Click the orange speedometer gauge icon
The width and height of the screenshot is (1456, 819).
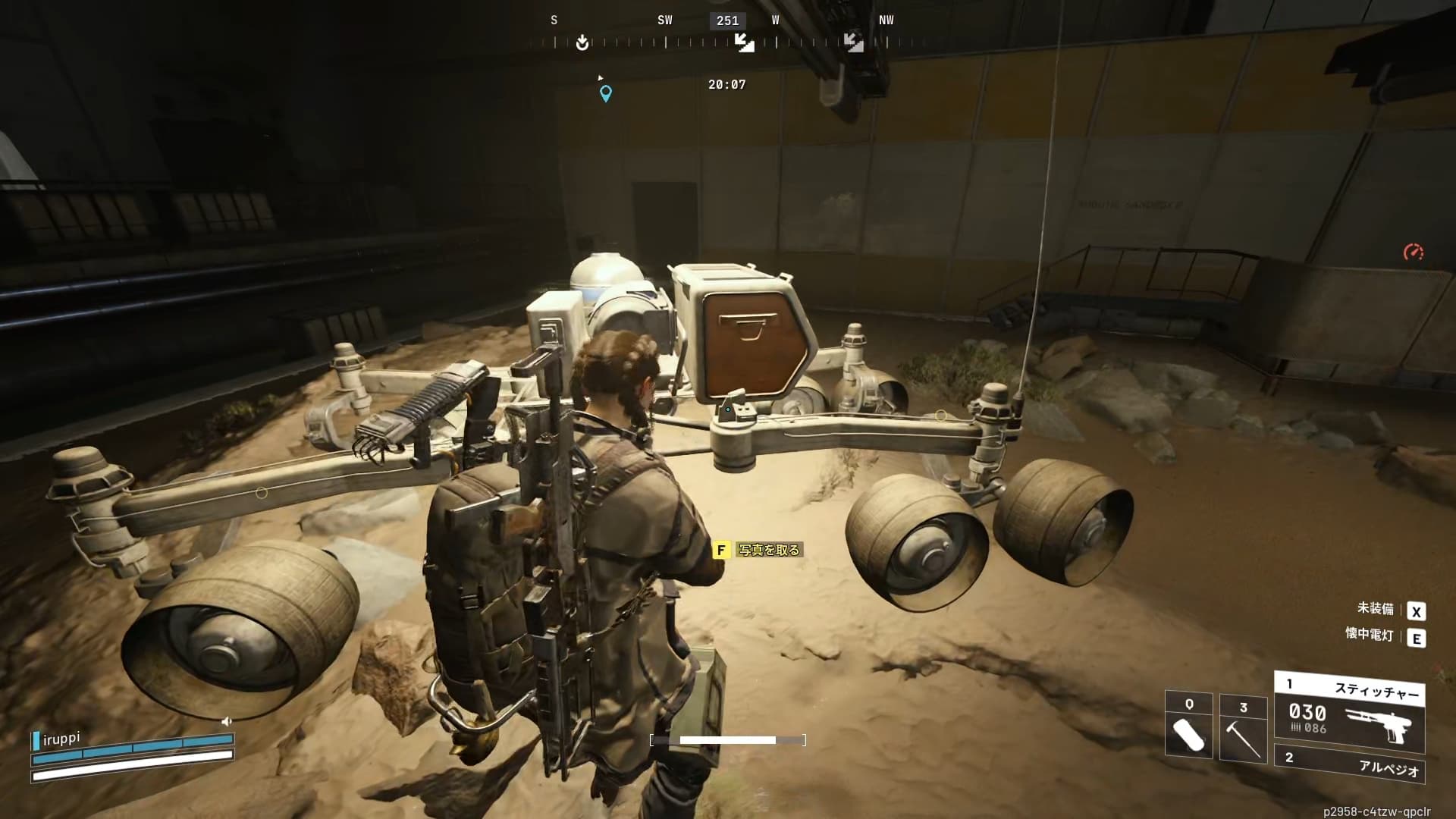tap(1413, 253)
